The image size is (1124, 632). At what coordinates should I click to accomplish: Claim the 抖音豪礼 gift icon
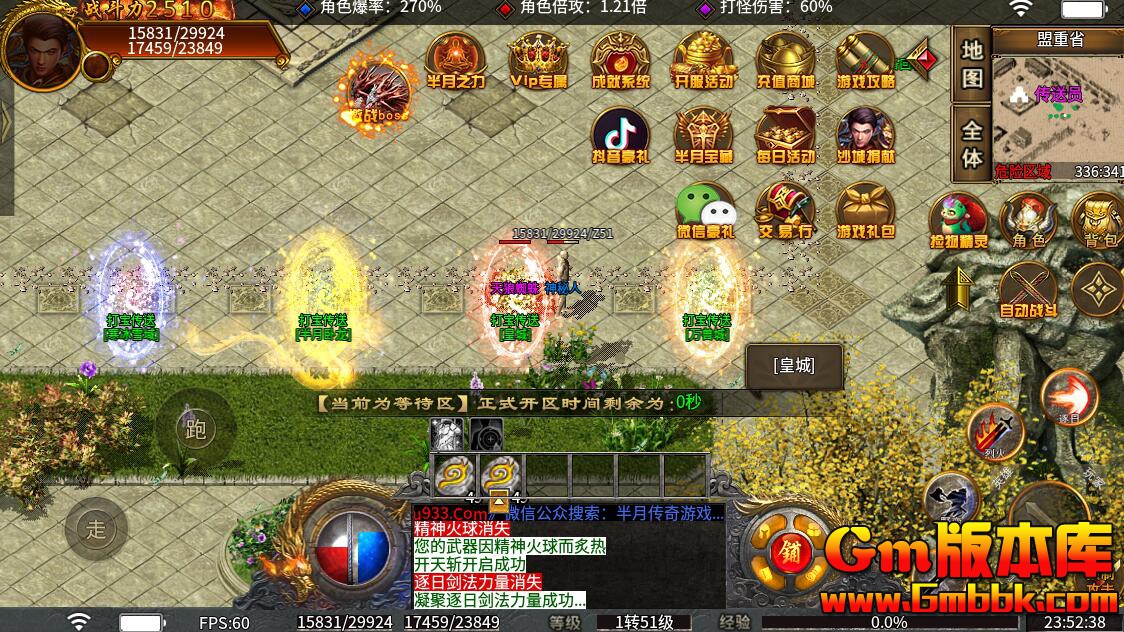620,135
